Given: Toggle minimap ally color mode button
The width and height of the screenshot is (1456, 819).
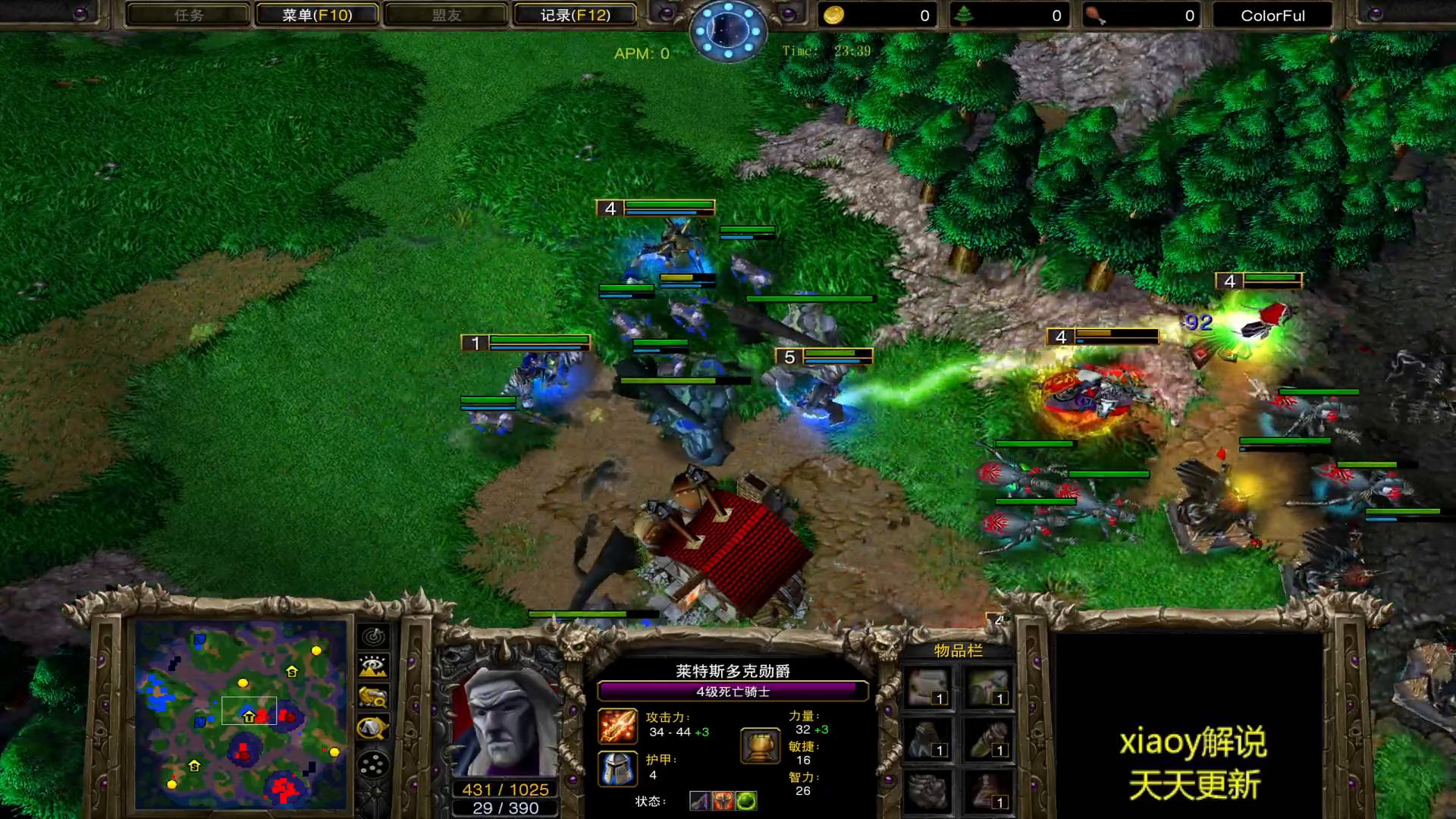Looking at the screenshot, I should (x=373, y=697).
